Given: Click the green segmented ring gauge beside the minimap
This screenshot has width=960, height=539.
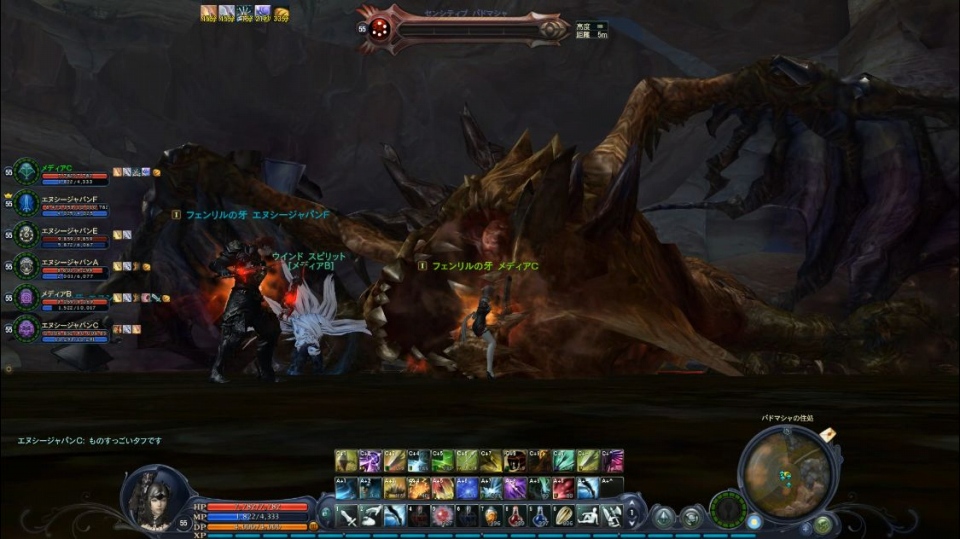Looking at the screenshot, I should [x=727, y=509].
